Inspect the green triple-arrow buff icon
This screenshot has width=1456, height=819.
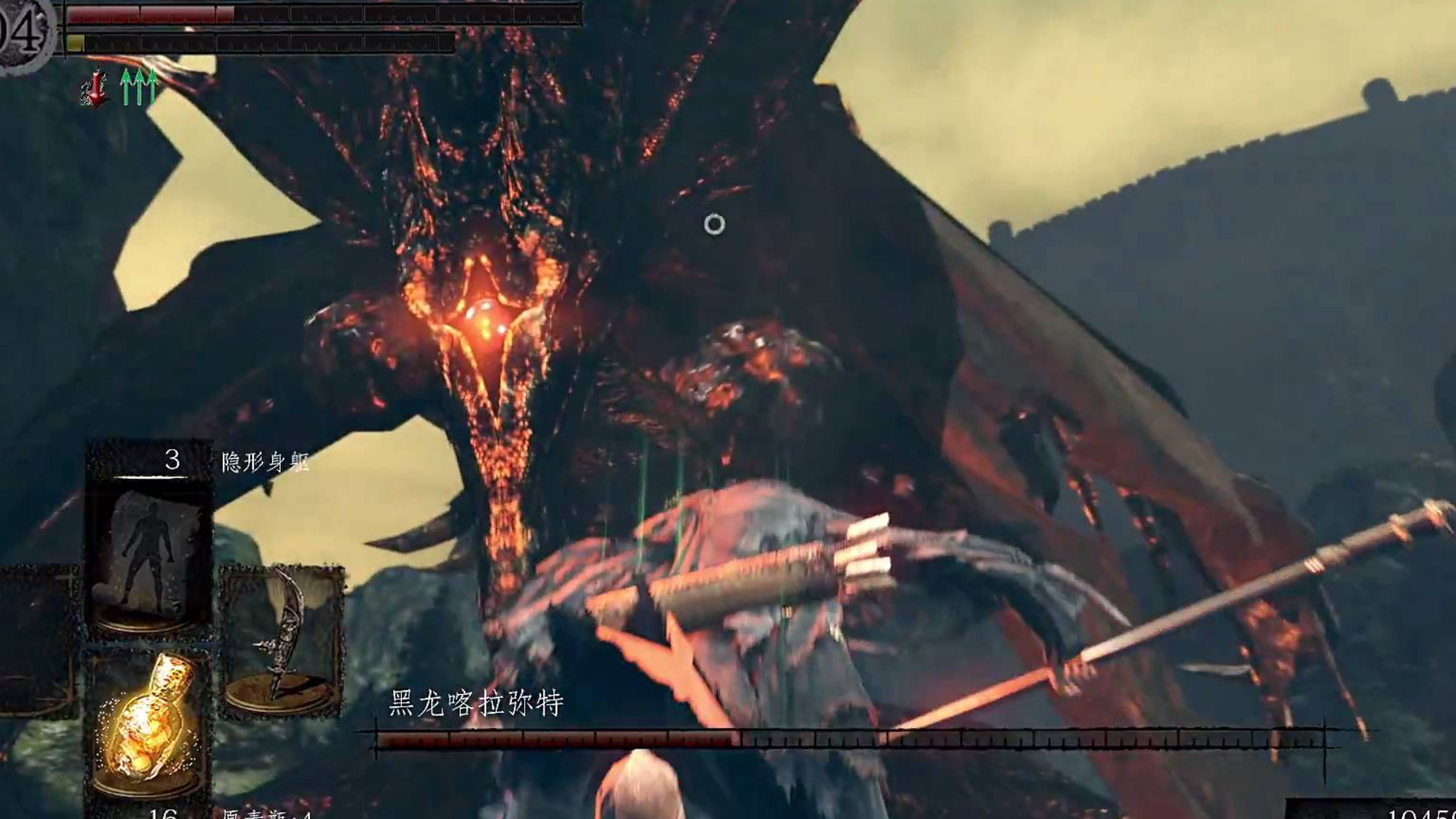(139, 87)
